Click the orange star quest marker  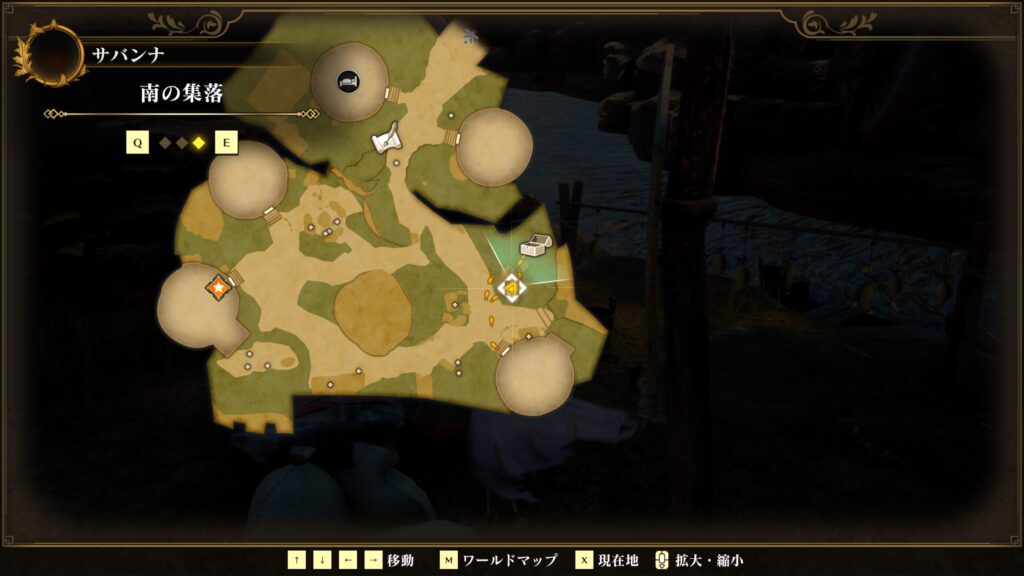pyautogui.click(x=218, y=289)
